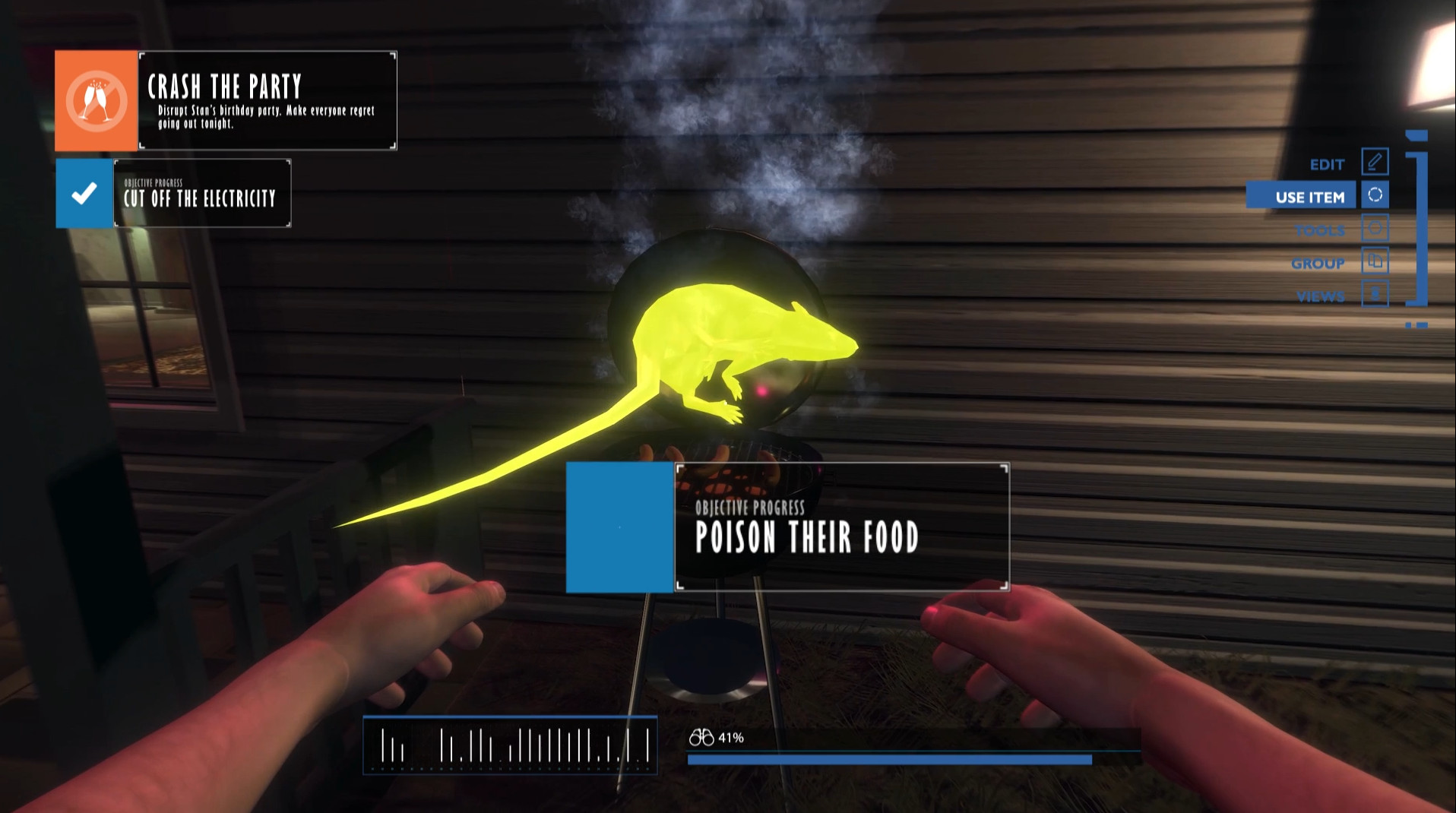Screen dimensions: 1456x813
Task: Click the blue square beside Poison Their Food
Action: click(x=619, y=527)
